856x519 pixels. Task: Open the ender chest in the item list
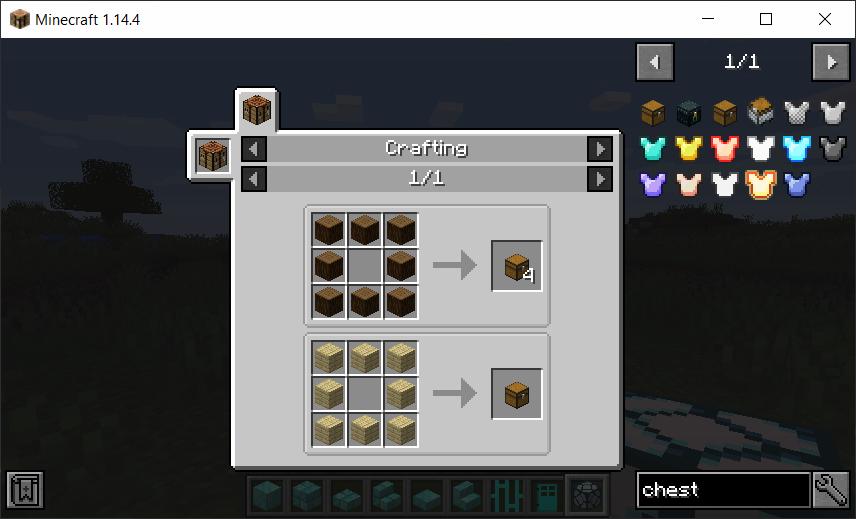(x=689, y=113)
